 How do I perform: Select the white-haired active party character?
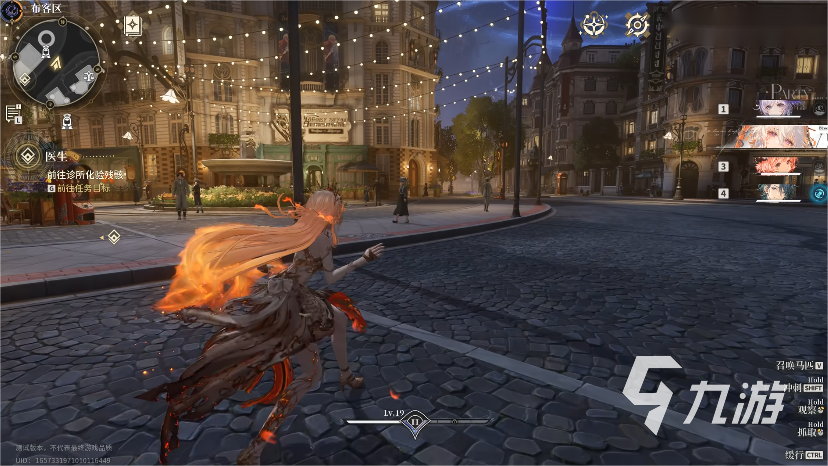pyautogui.click(x=780, y=137)
